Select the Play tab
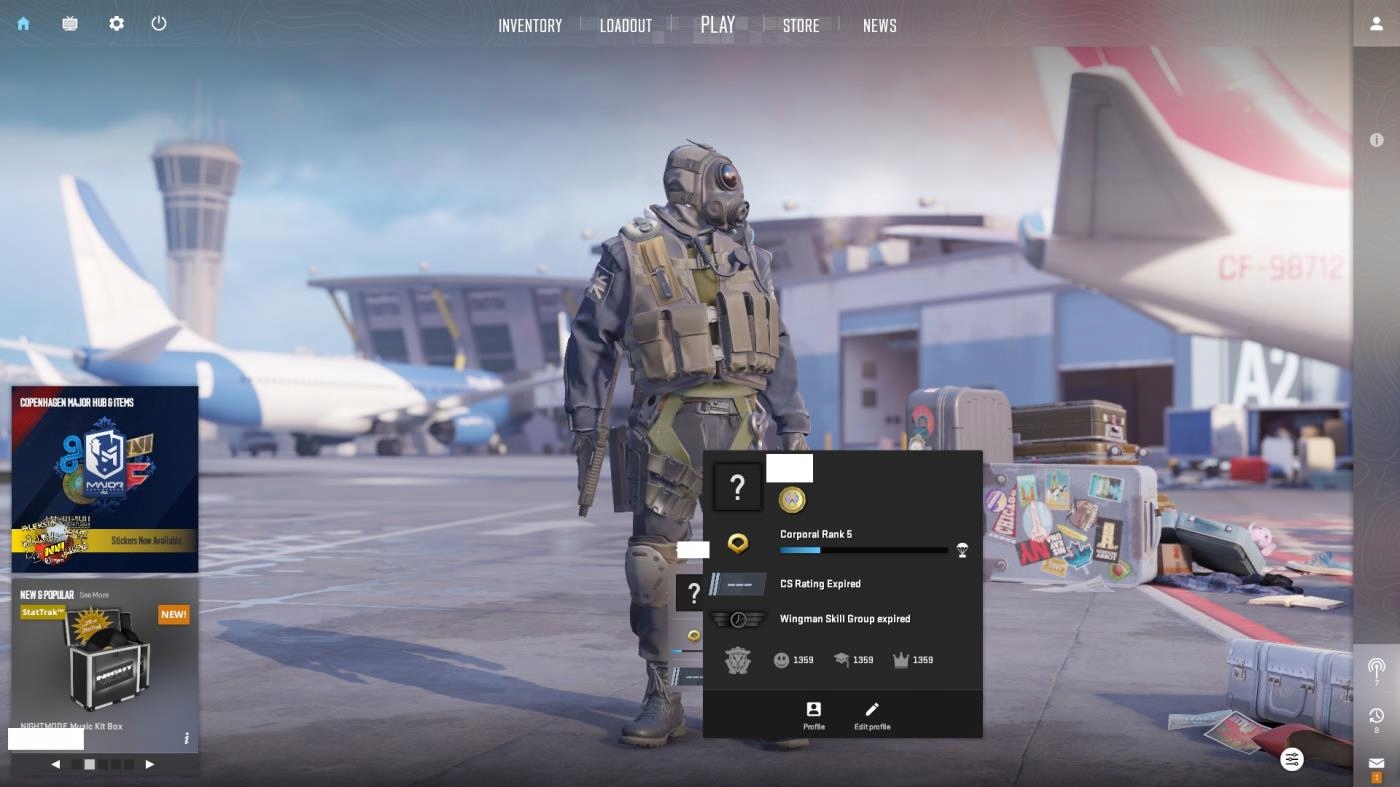This screenshot has width=1400, height=787. (718, 25)
